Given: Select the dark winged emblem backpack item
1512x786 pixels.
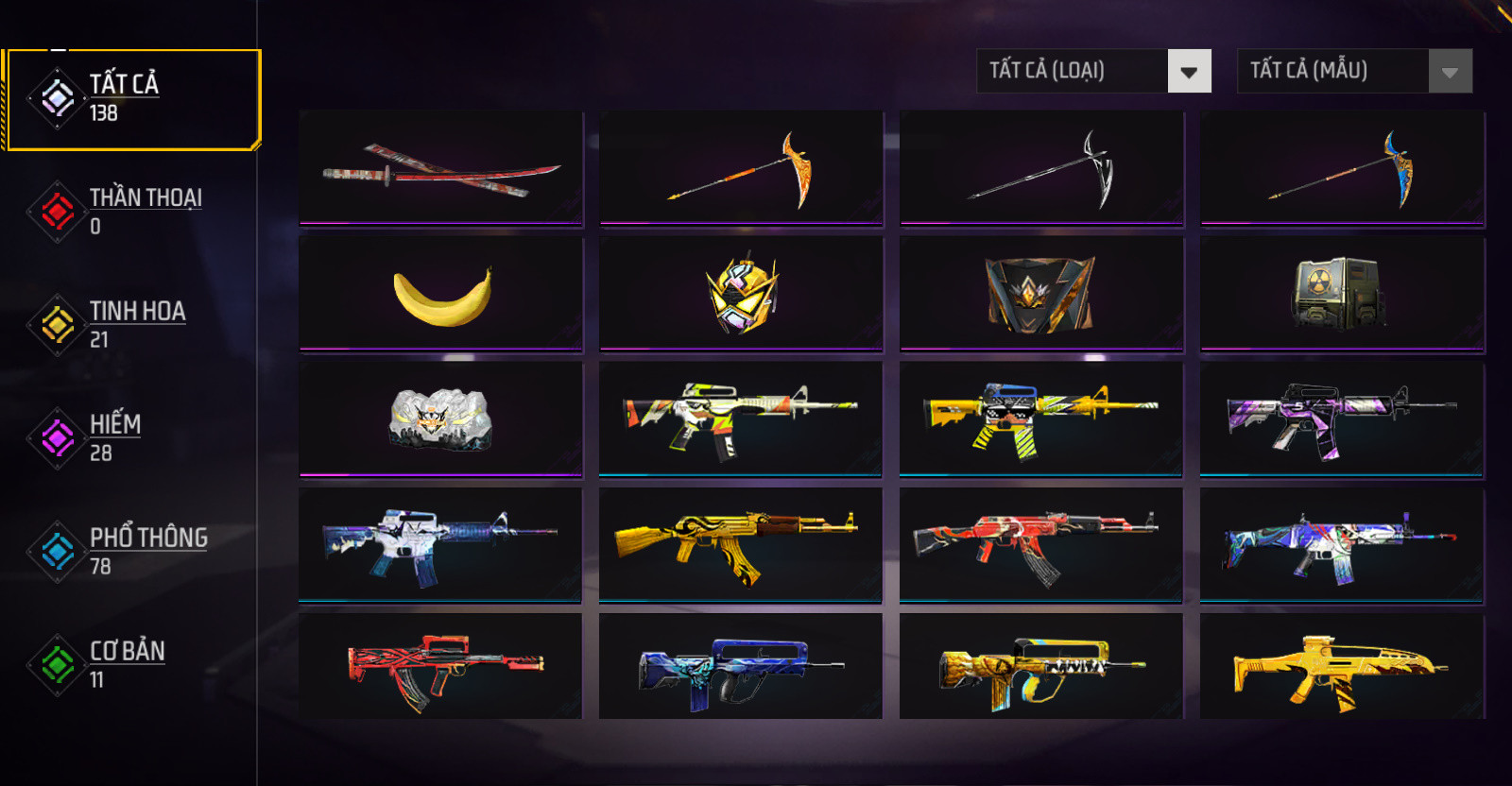Looking at the screenshot, I should (x=1041, y=294).
